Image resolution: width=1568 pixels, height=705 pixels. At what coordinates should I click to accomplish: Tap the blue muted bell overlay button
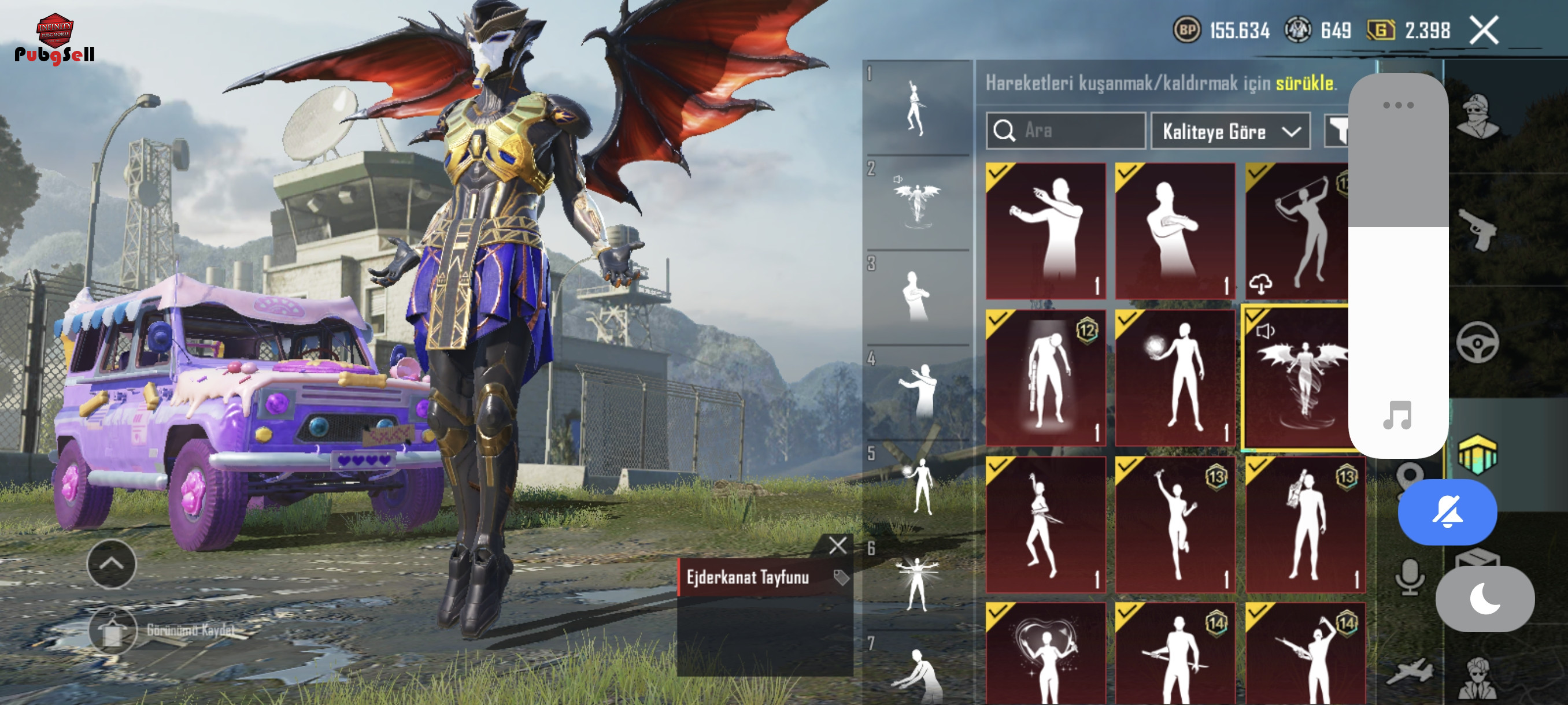[1447, 511]
